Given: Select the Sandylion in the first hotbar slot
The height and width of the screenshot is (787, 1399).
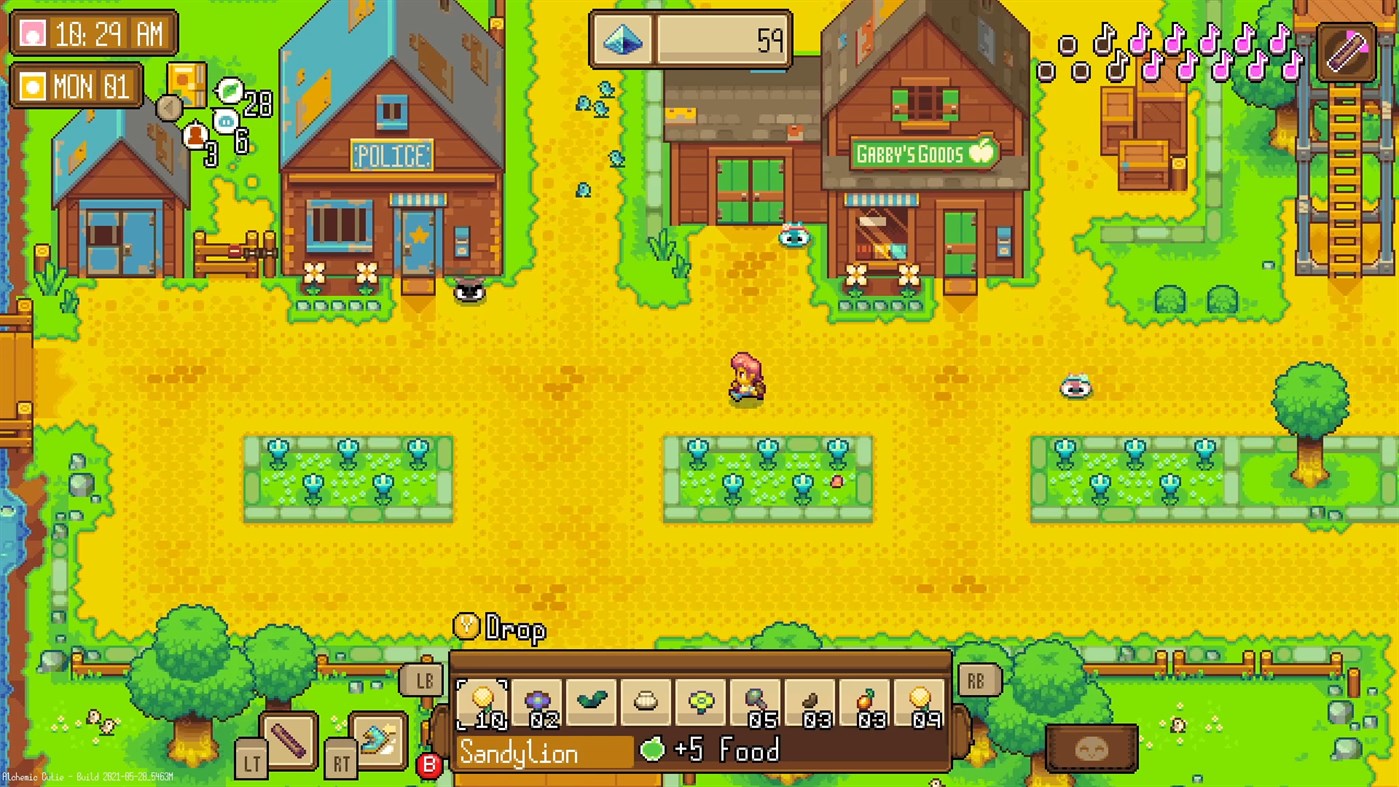Looking at the screenshot, I should click(483, 700).
